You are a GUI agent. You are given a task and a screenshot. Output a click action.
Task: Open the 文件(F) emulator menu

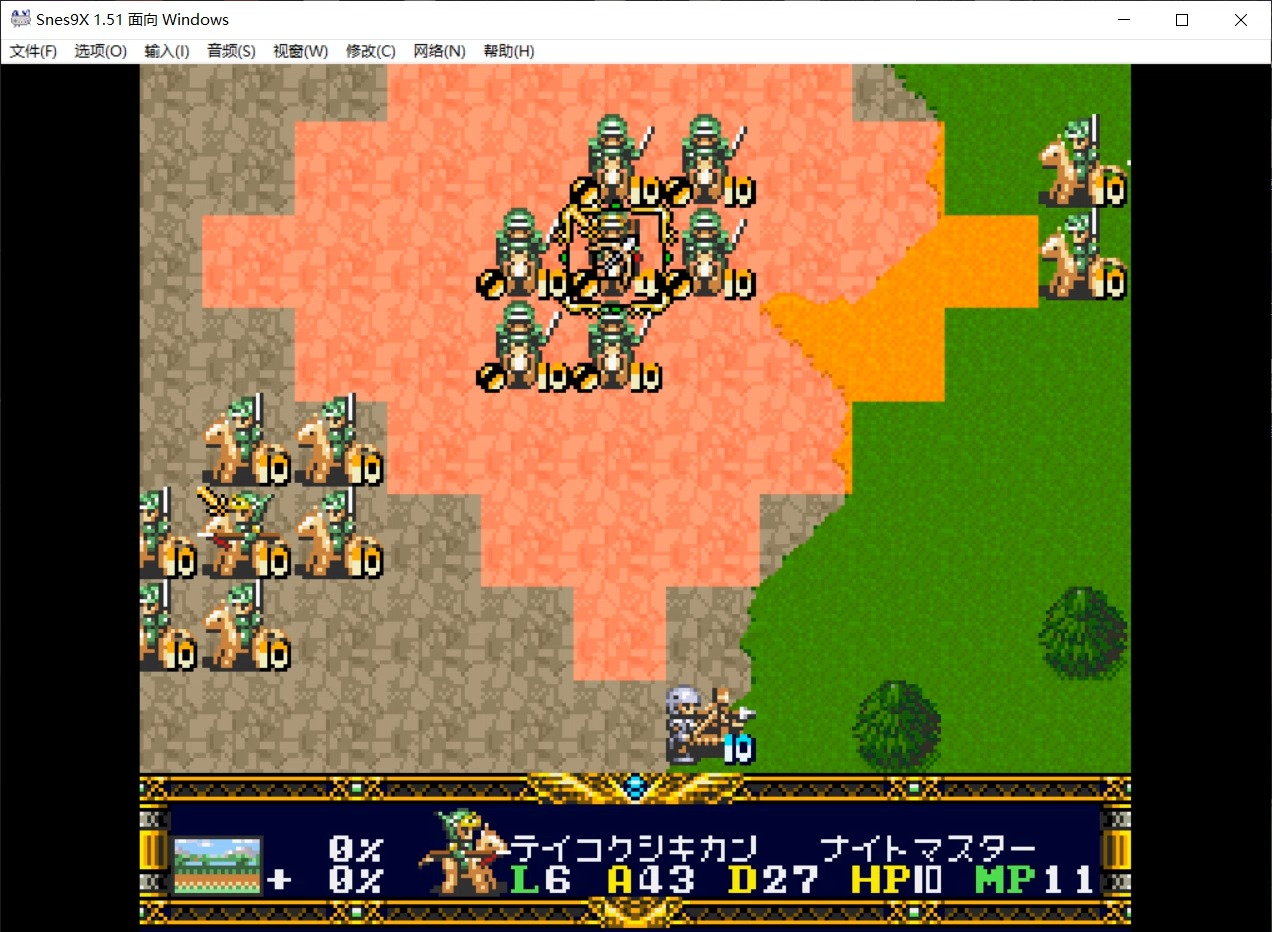(x=33, y=51)
